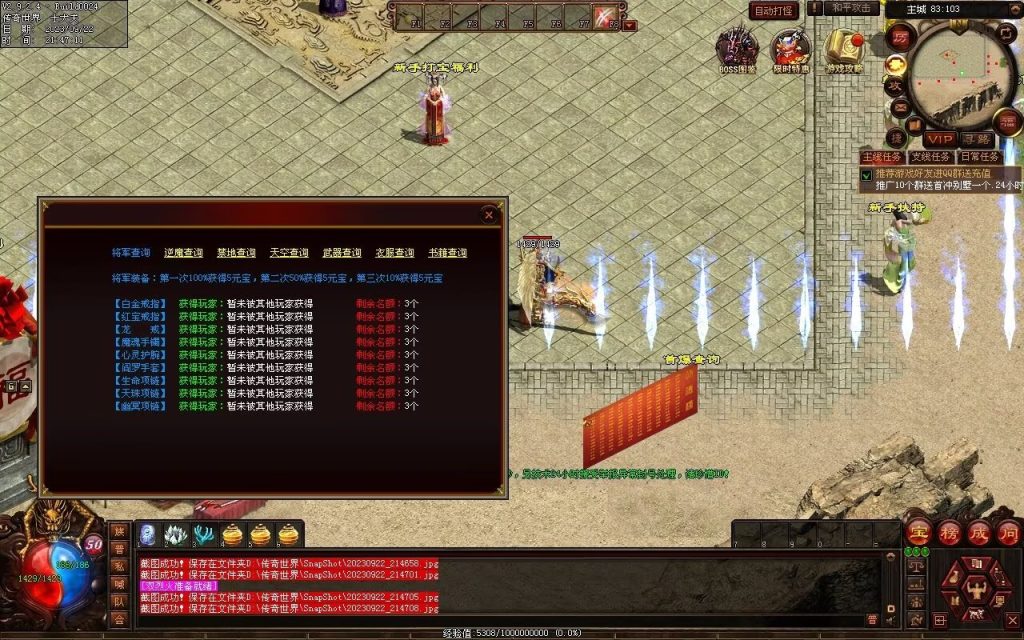Viewport: 1024px width, 640px height.
Task: Open the BOSS图鉴 icon
Action: (738, 47)
